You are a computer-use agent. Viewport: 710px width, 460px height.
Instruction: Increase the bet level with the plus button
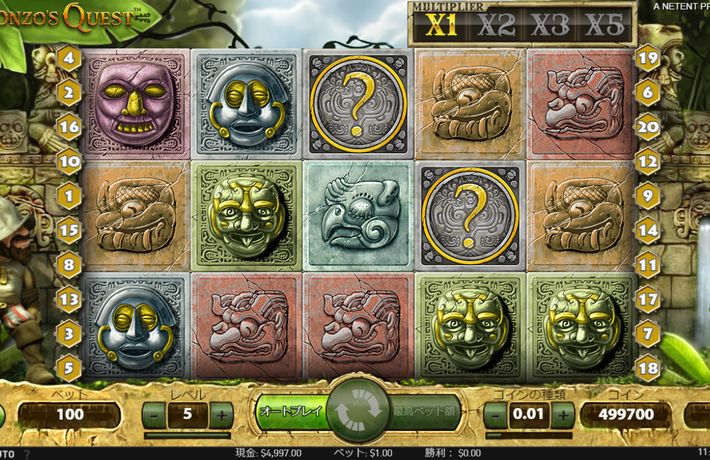point(222,414)
